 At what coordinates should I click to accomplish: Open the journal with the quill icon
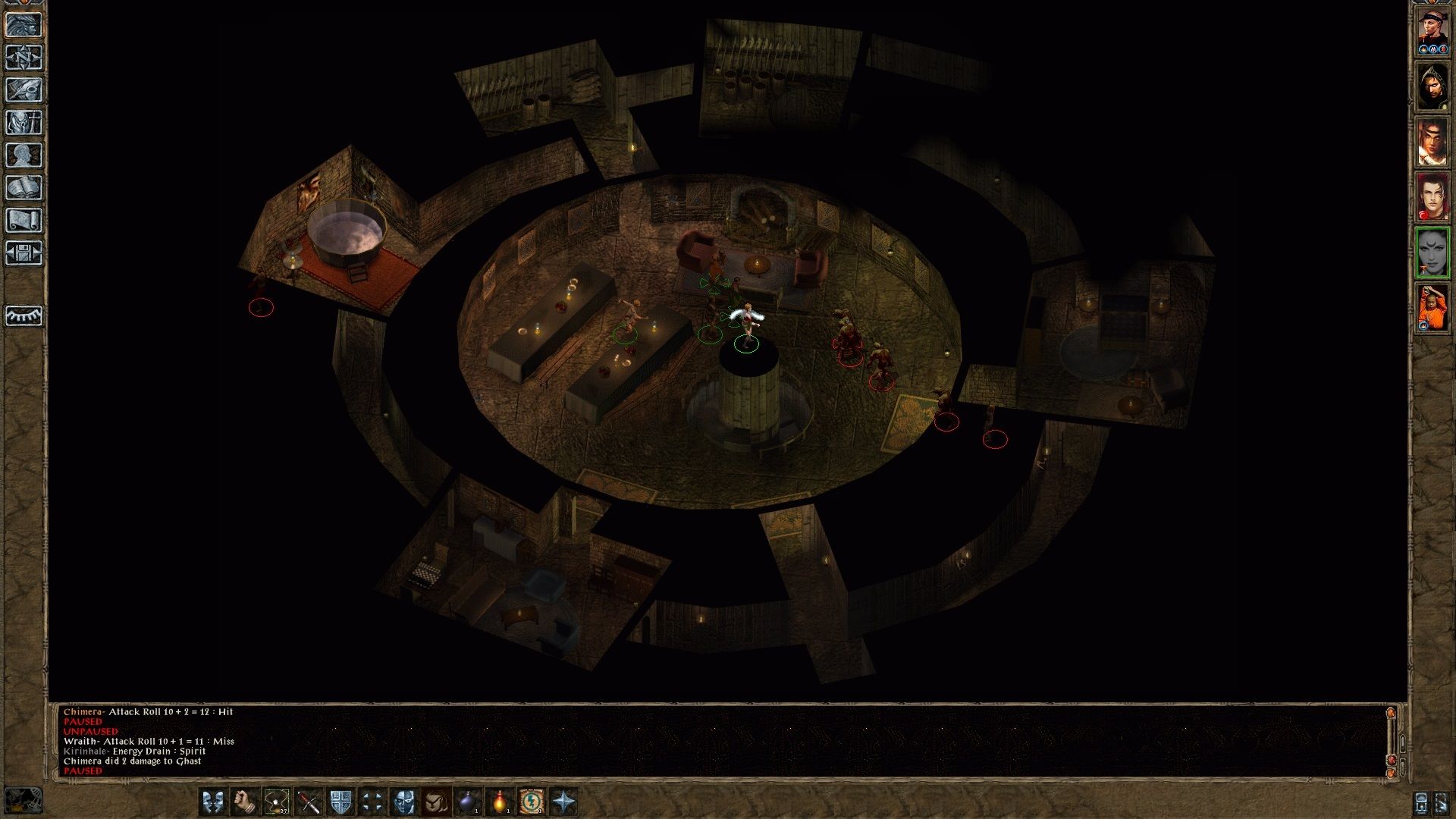click(24, 90)
